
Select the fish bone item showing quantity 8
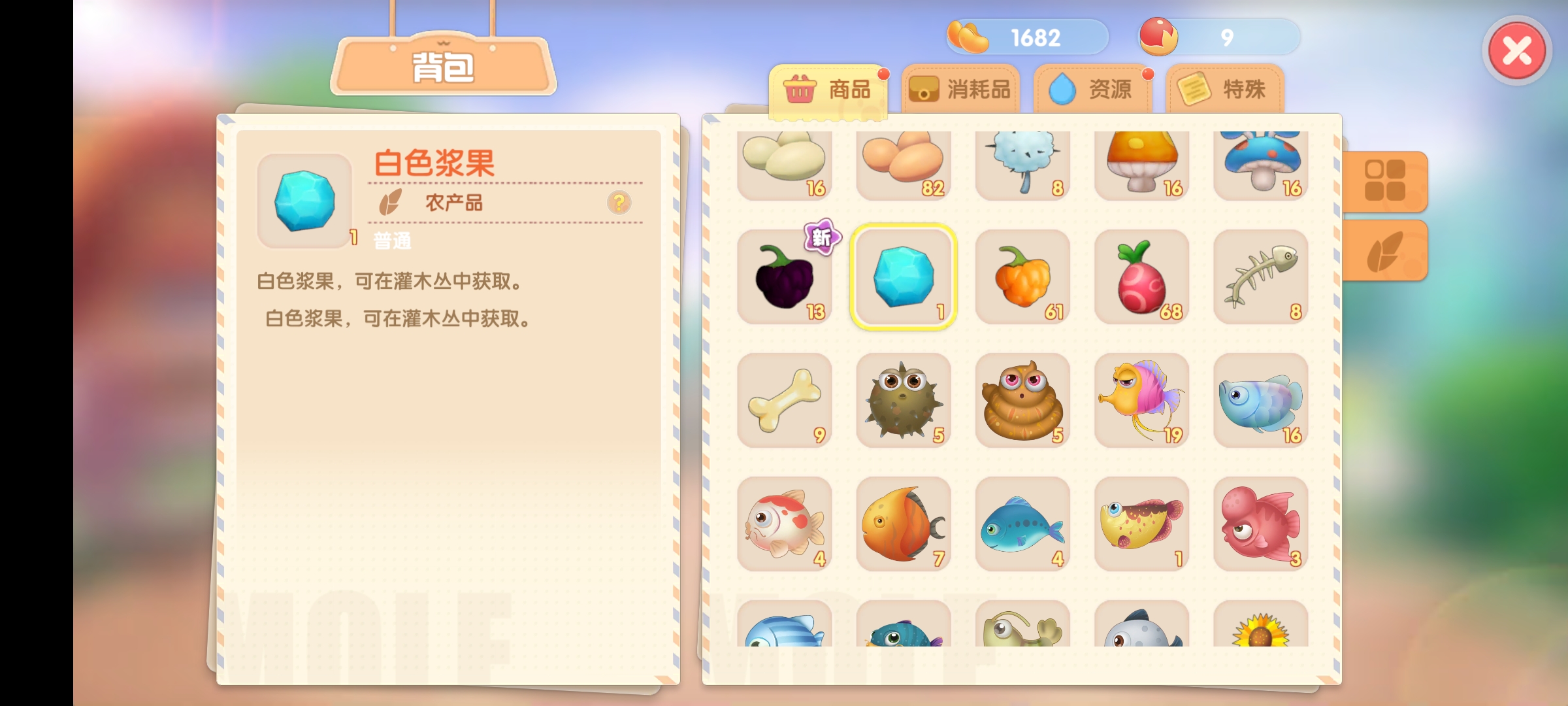pyautogui.click(x=1261, y=278)
